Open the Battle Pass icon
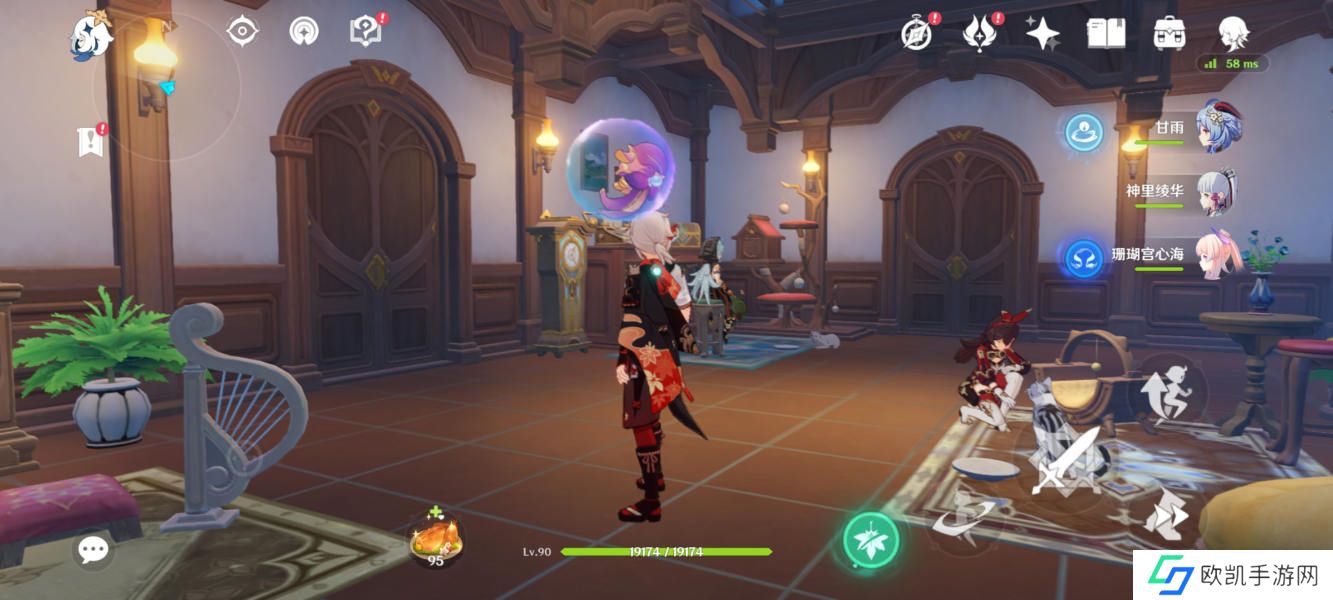Viewport: 1333px width, 600px height. click(979, 34)
